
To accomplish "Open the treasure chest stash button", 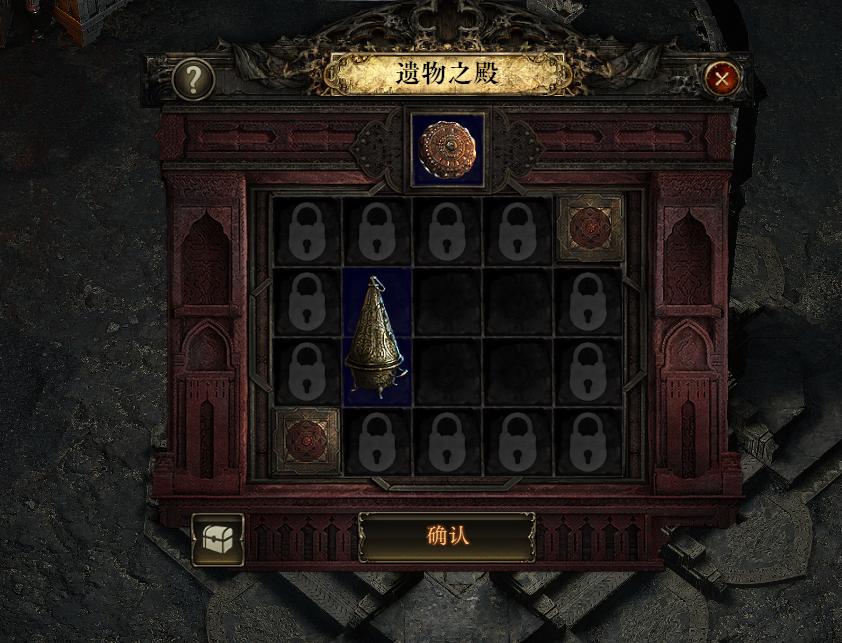I will pyautogui.click(x=217, y=539).
